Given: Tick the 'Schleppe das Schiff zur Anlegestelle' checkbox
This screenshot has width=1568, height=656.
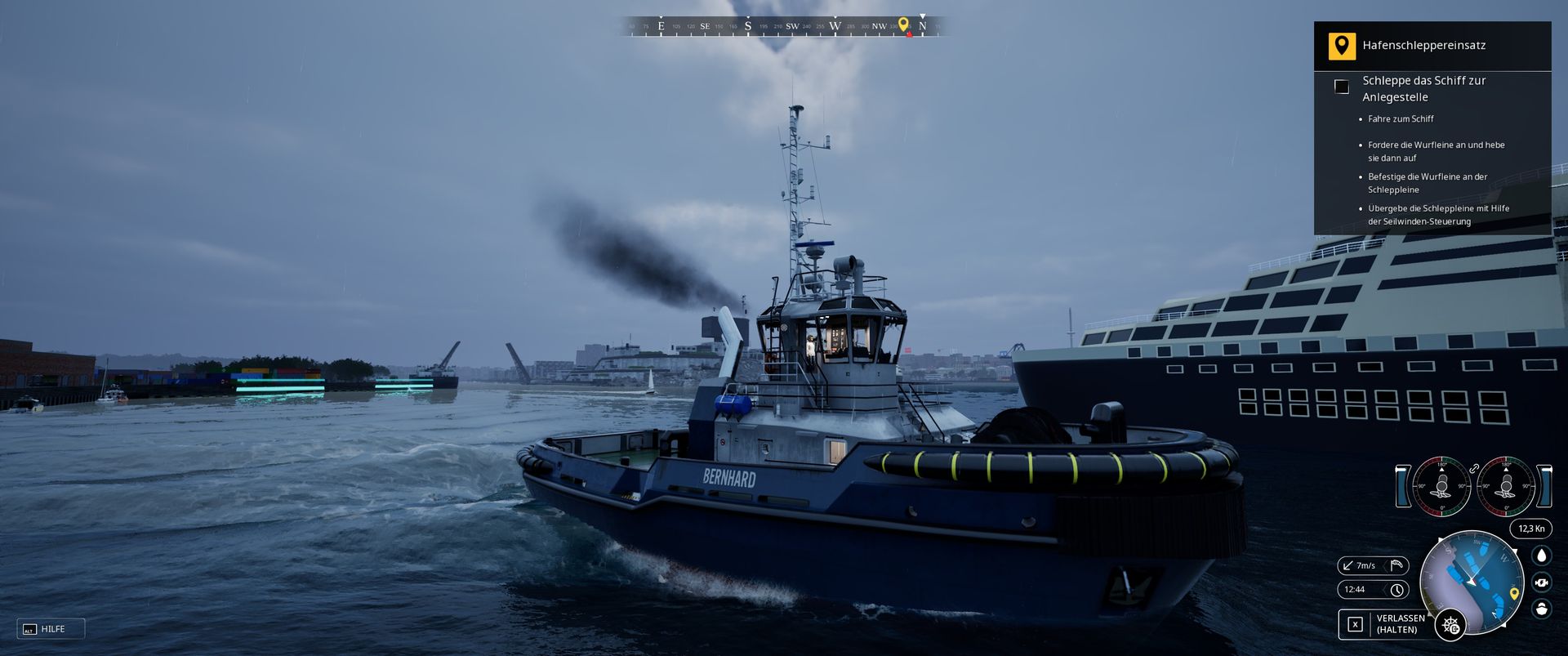Looking at the screenshot, I should coord(1341,87).
